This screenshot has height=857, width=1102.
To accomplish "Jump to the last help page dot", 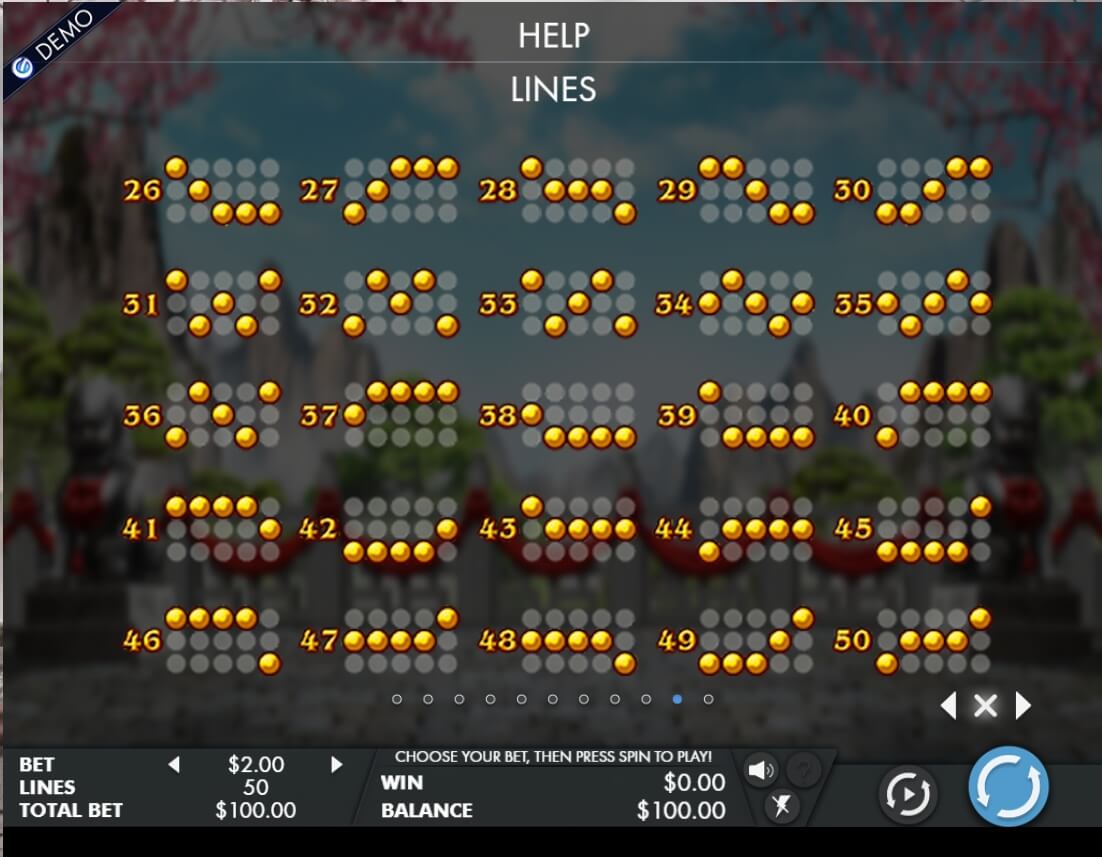I will click(708, 699).
